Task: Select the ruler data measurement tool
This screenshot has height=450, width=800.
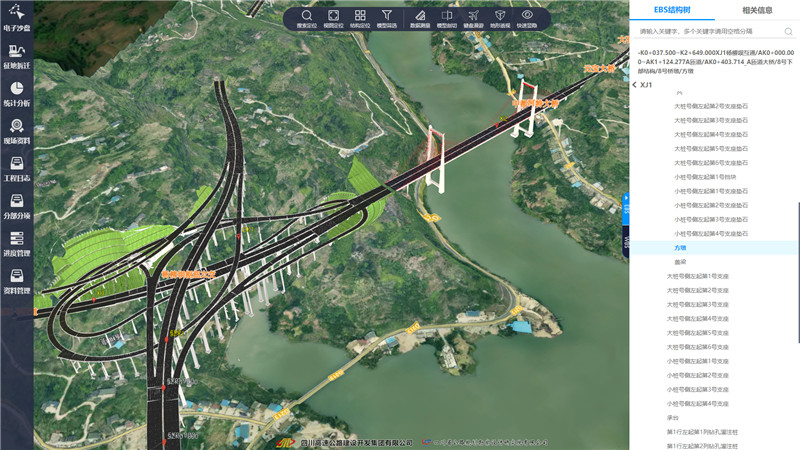Action: [420, 18]
